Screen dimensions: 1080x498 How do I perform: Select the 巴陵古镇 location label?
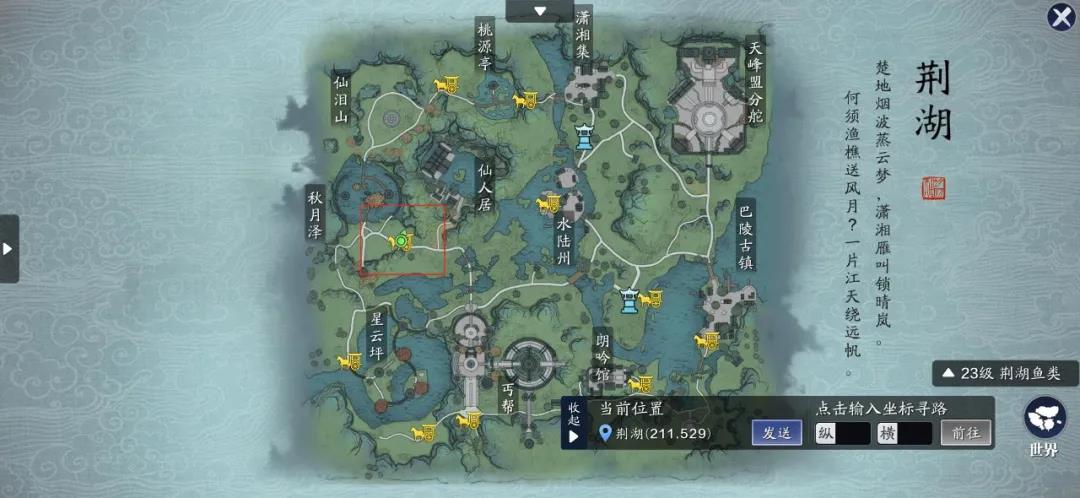[x=745, y=235]
